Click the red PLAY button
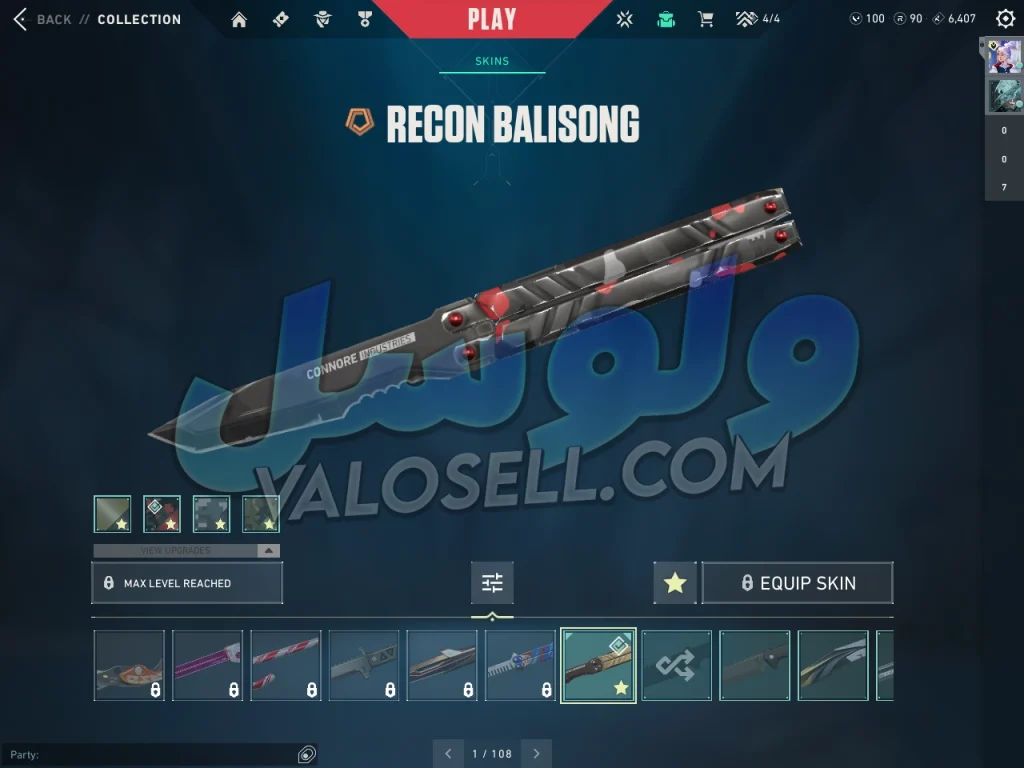 coord(492,19)
